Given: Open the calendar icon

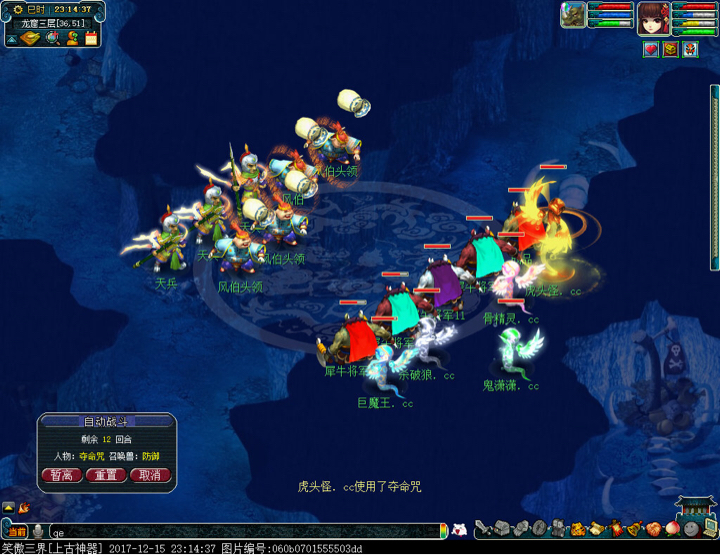Looking at the screenshot, I should pyautogui.click(x=91, y=39).
